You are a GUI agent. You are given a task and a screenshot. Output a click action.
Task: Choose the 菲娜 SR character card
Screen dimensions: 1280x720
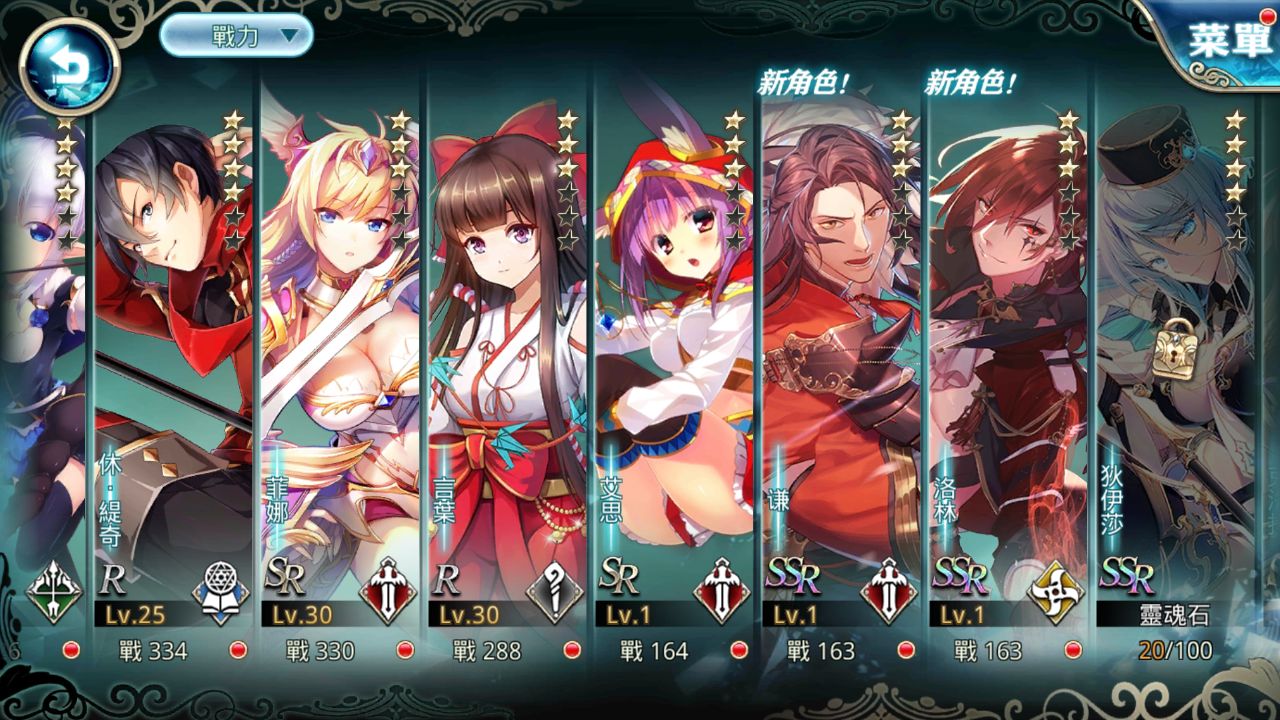[340, 380]
